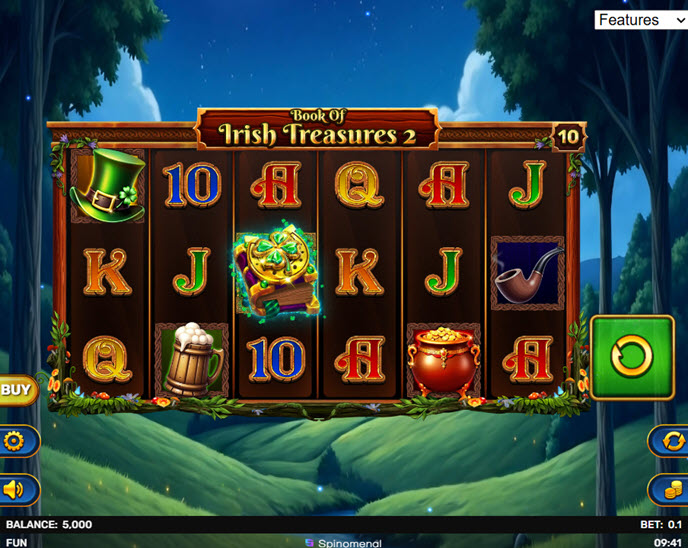Open the coin stack bet options
The image size is (688, 548).
click(x=669, y=489)
